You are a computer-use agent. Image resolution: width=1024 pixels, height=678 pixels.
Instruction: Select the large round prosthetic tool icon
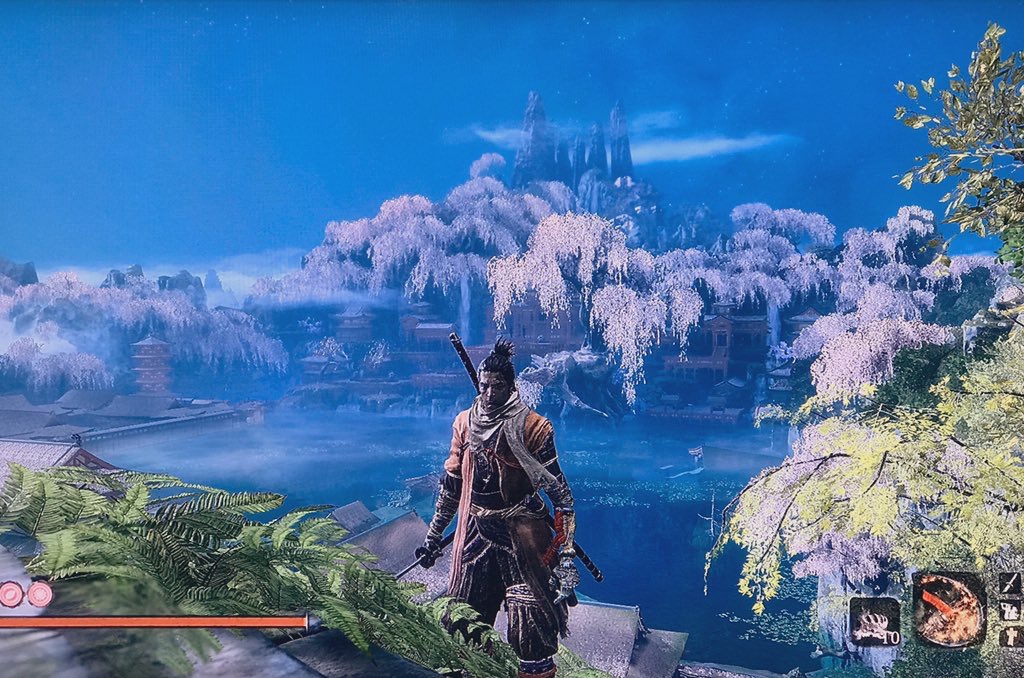pos(949,610)
